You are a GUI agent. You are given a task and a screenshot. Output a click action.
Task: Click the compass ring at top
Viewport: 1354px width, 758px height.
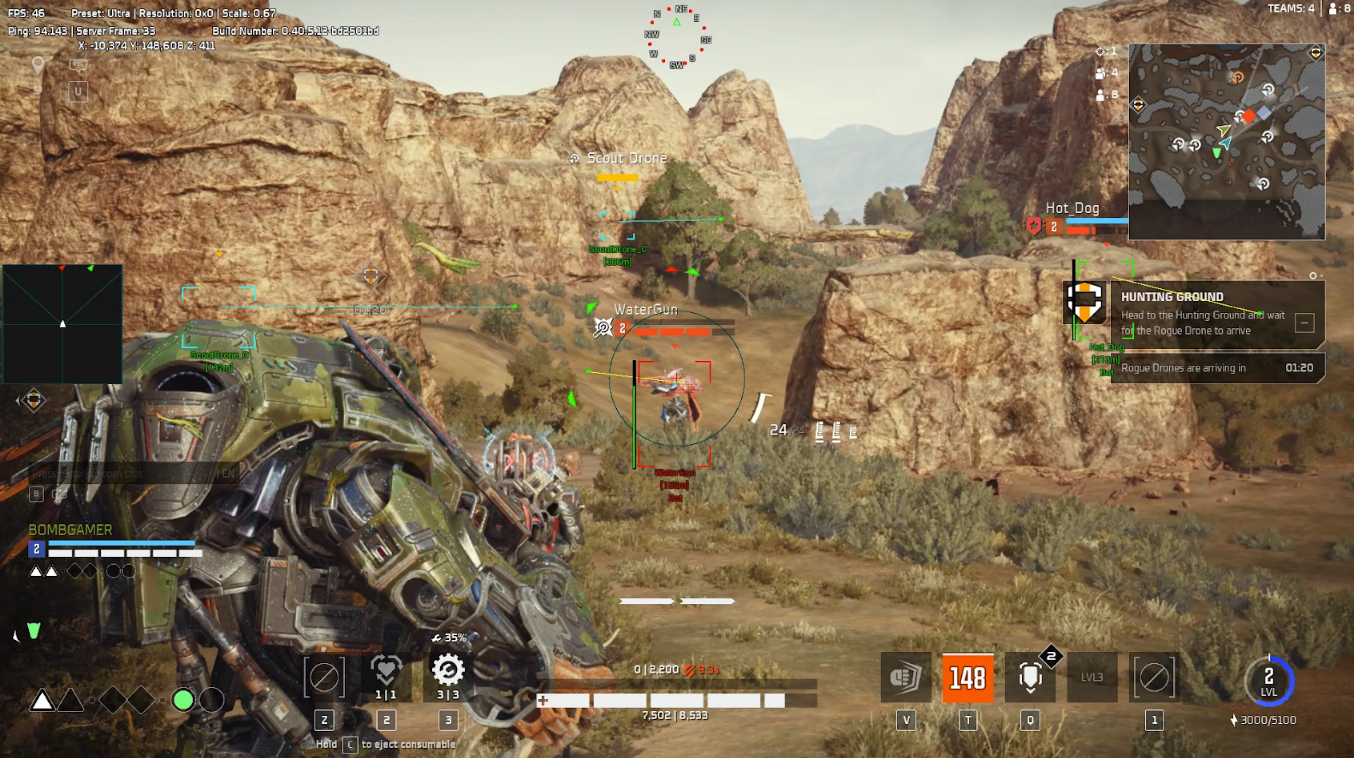[x=677, y=38]
